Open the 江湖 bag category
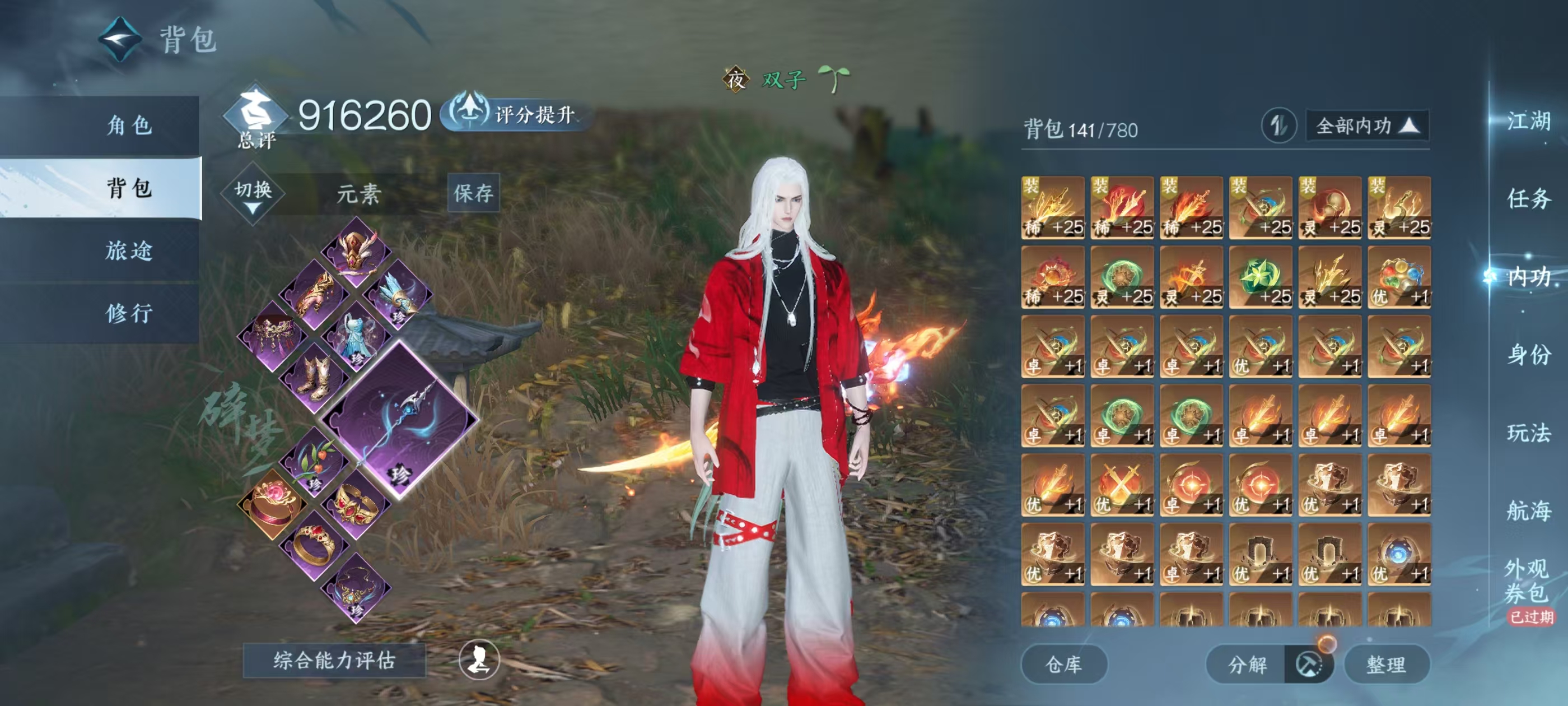 point(1528,120)
